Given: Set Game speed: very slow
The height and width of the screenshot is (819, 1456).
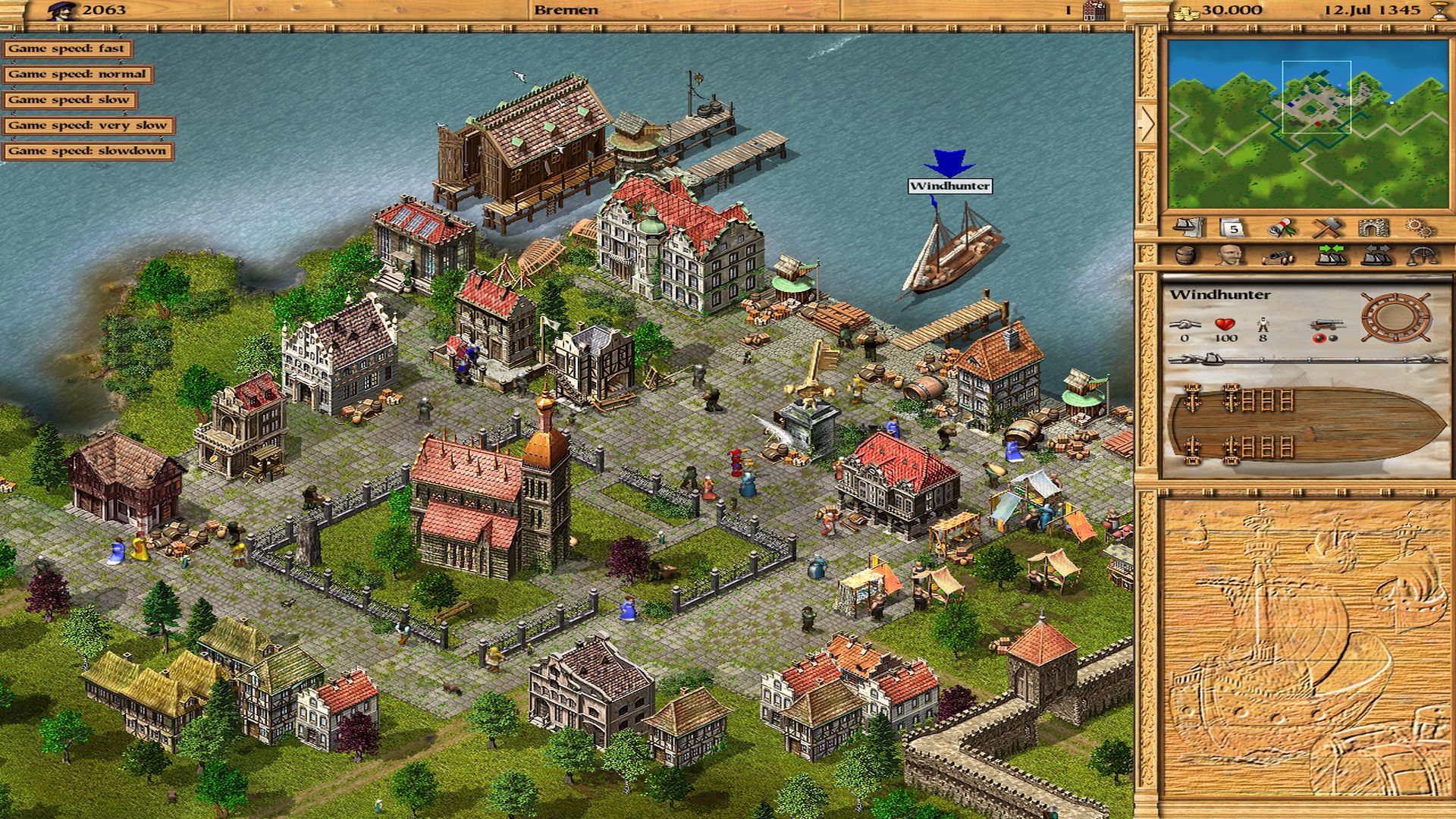Looking at the screenshot, I should (x=90, y=127).
